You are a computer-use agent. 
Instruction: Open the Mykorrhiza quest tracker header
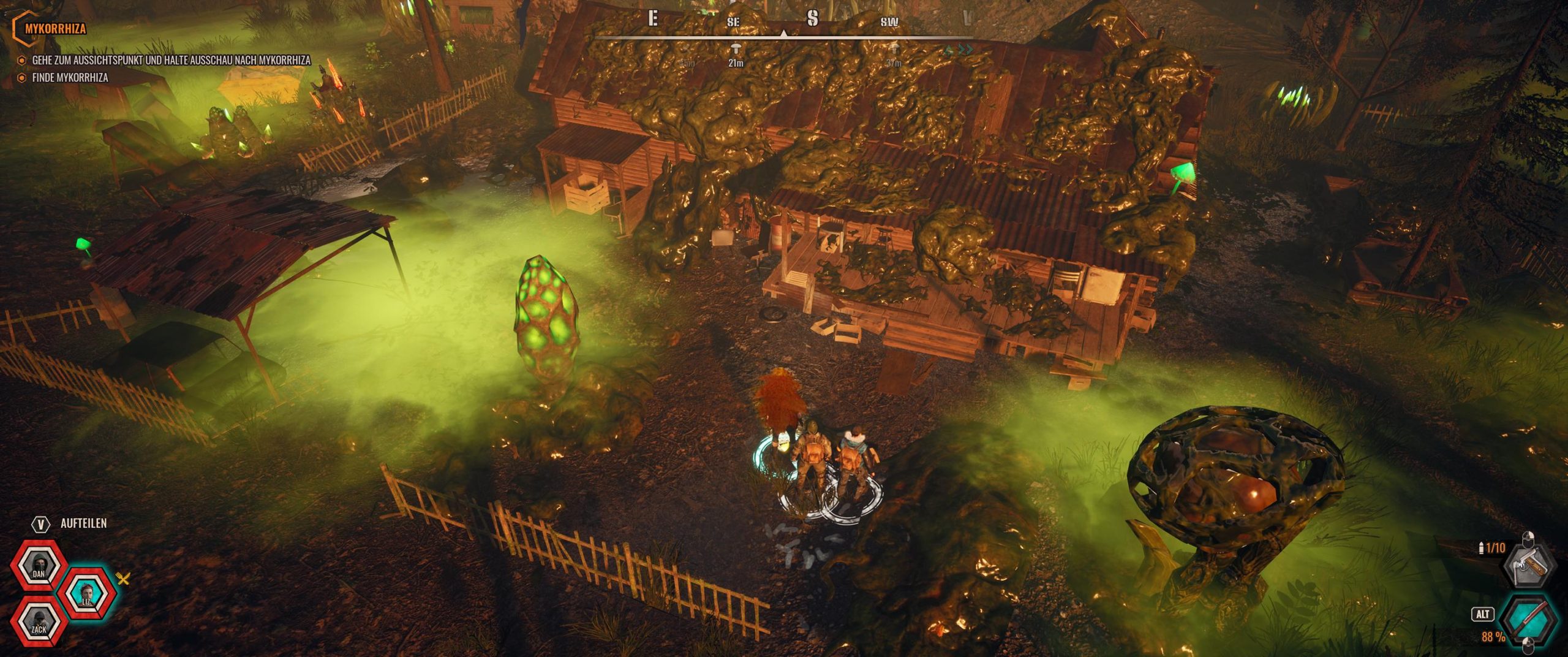[x=55, y=28]
